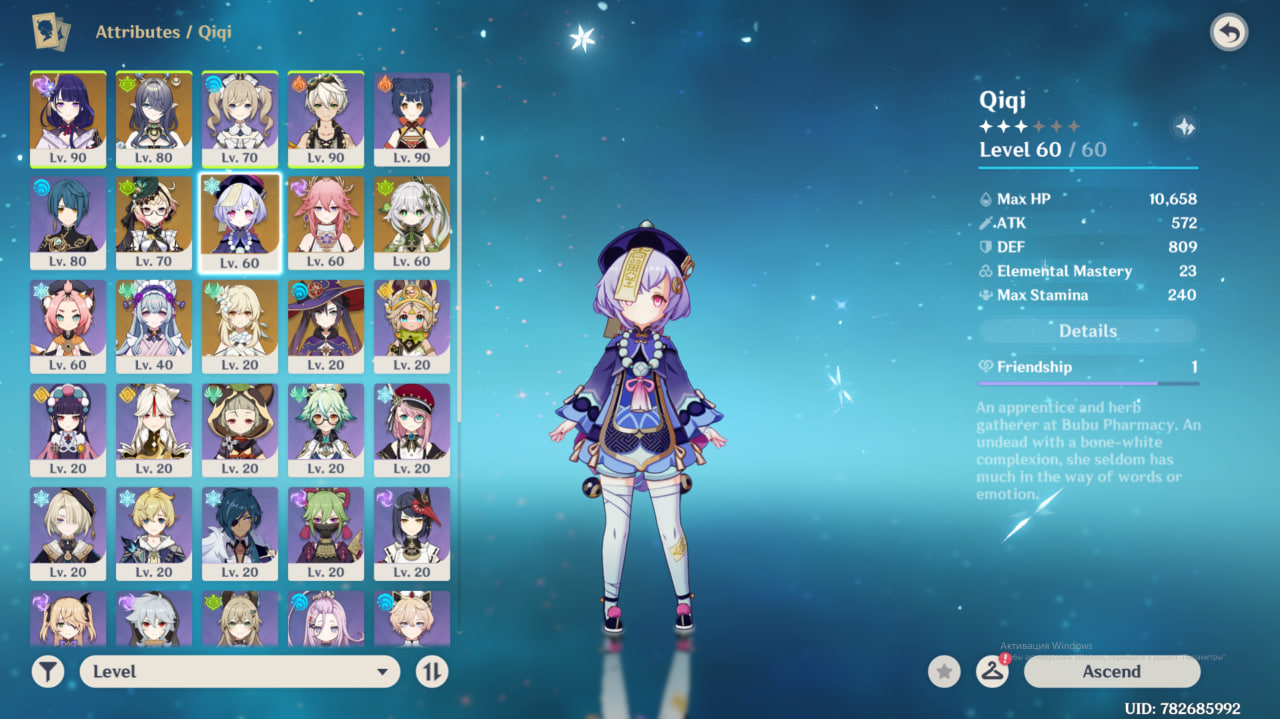Toggle the sort order arrows button
The width and height of the screenshot is (1280, 719).
(x=431, y=671)
